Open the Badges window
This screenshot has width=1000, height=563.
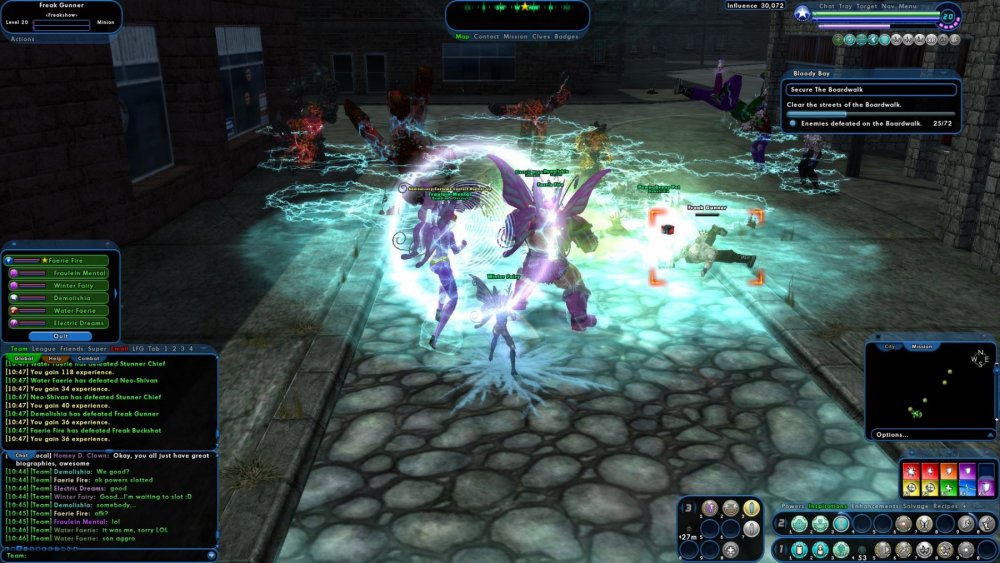566,36
